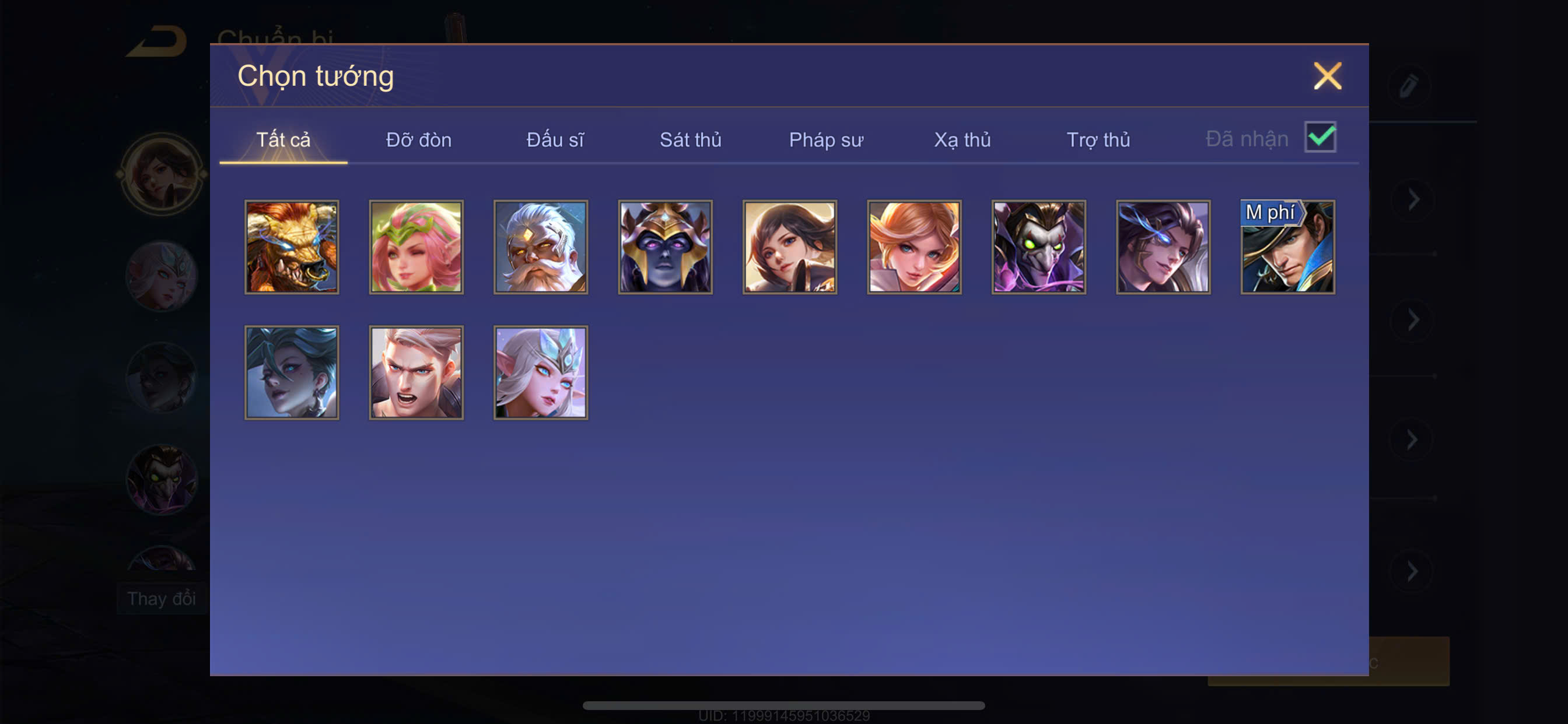Show the Đấu sĩ heroes
Screen dimensions: 1568x724
tap(555, 140)
